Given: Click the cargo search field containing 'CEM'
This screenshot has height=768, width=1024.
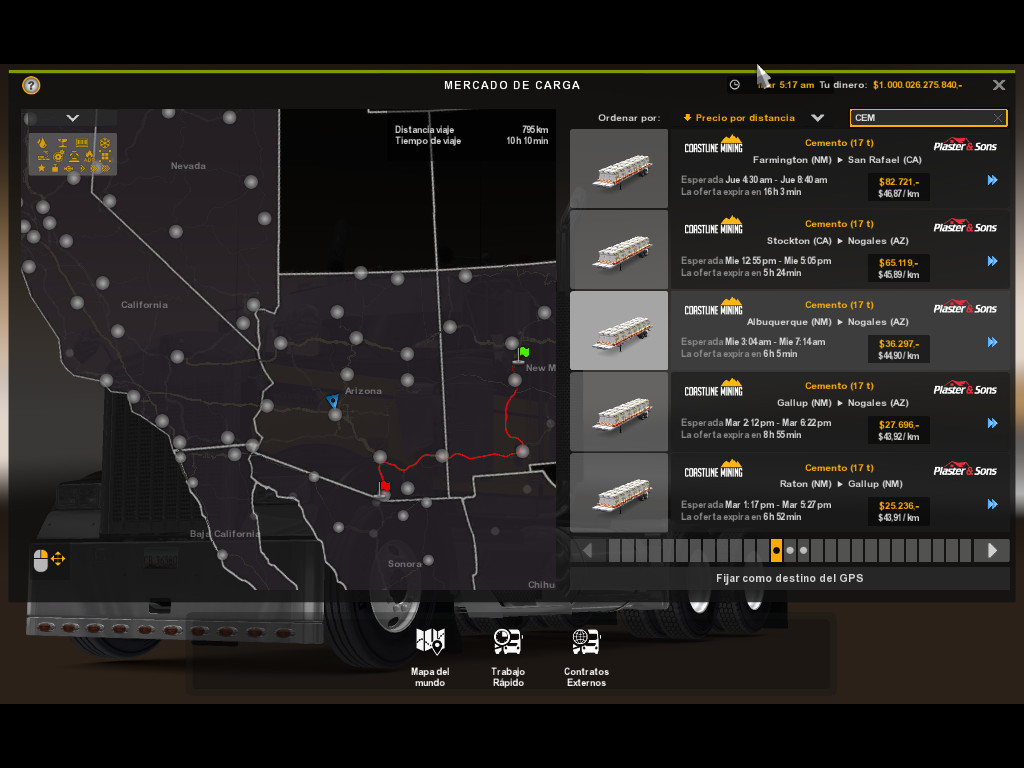Looking at the screenshot, I should click(x=920, y=118).
